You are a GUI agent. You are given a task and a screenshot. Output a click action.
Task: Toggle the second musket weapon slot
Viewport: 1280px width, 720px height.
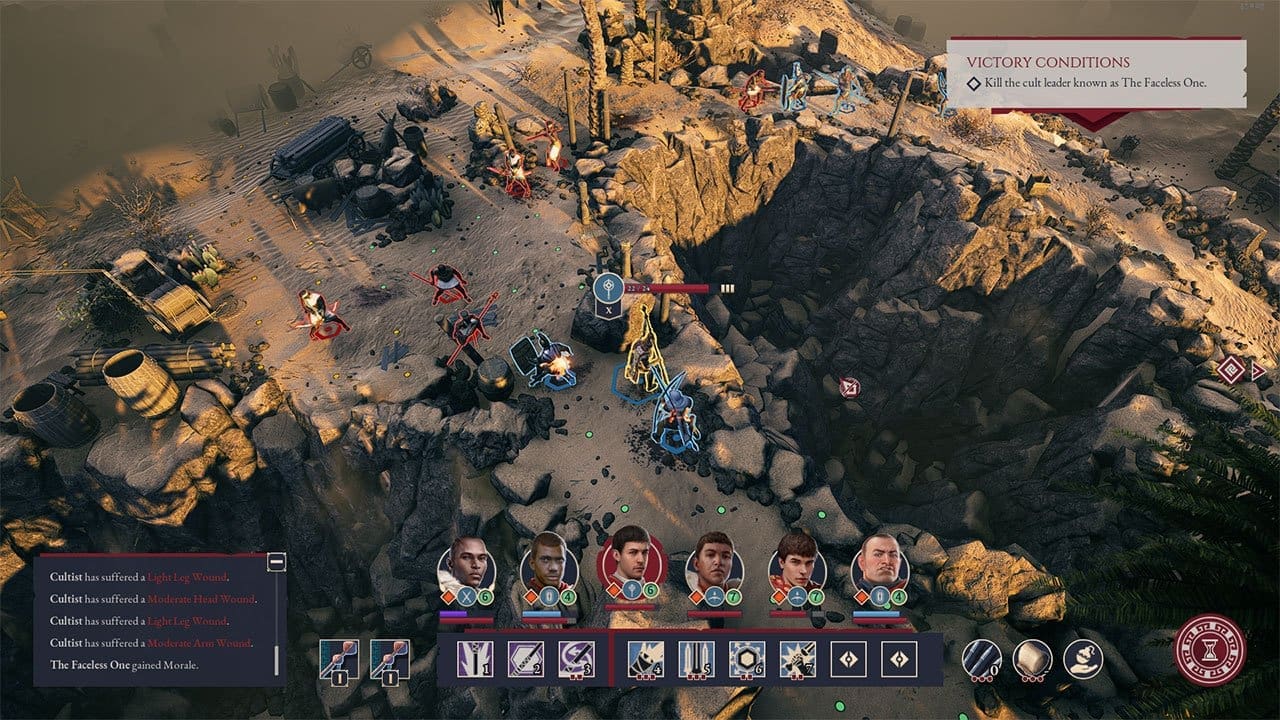pos(391,659)
